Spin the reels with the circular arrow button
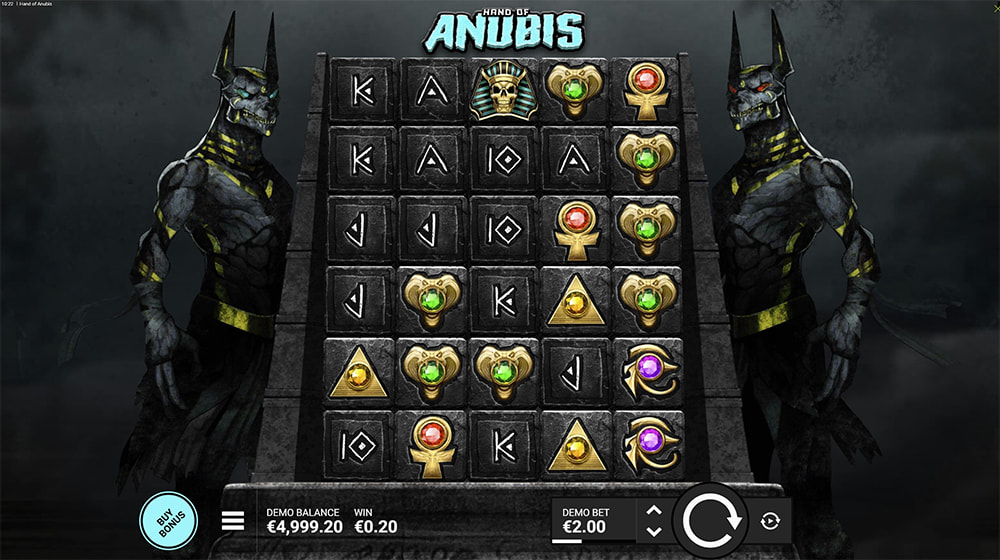Image resolution: width=1000 pixels, height=560 pixels. pos(712,521)
